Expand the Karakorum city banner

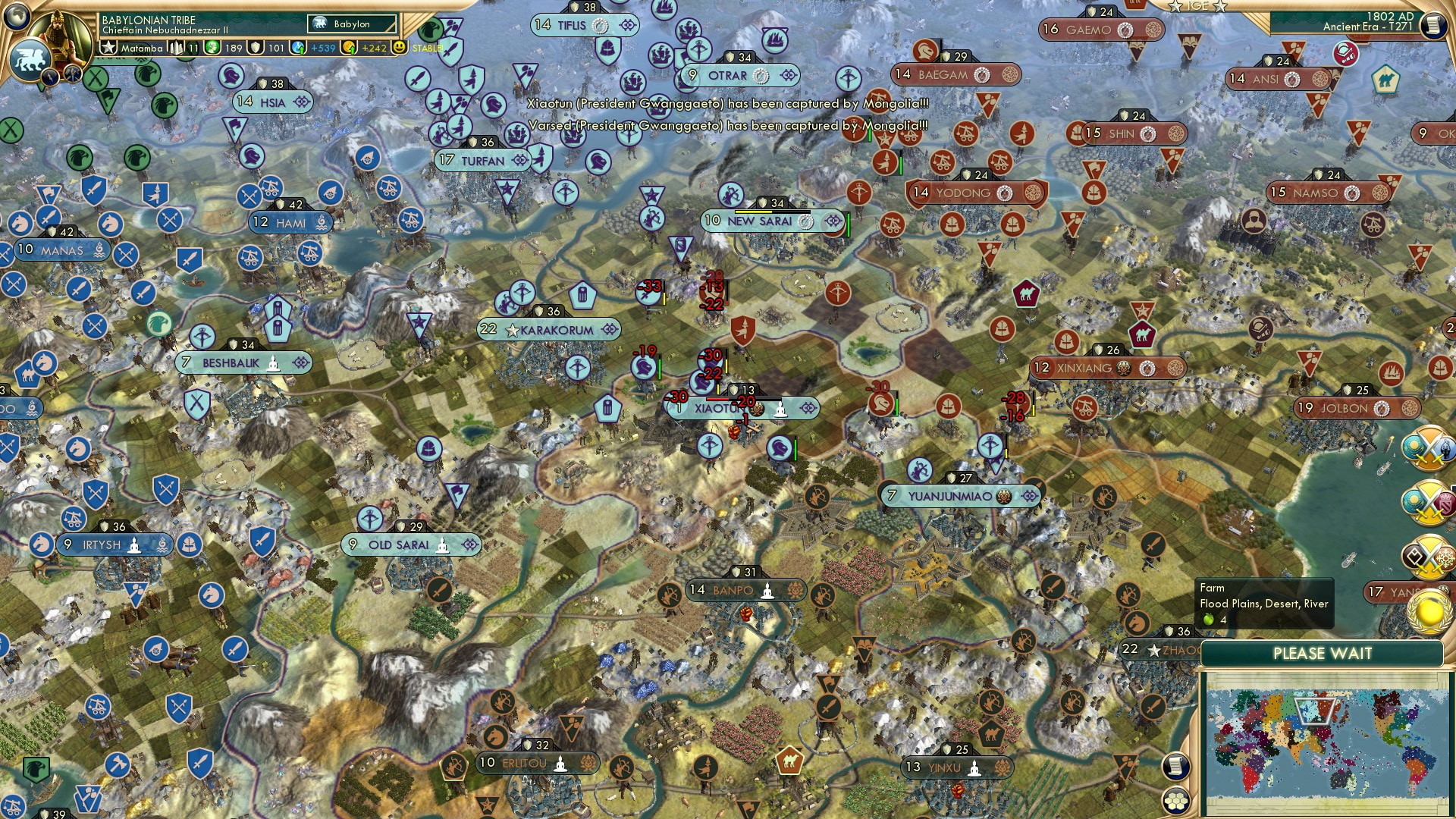548,329
